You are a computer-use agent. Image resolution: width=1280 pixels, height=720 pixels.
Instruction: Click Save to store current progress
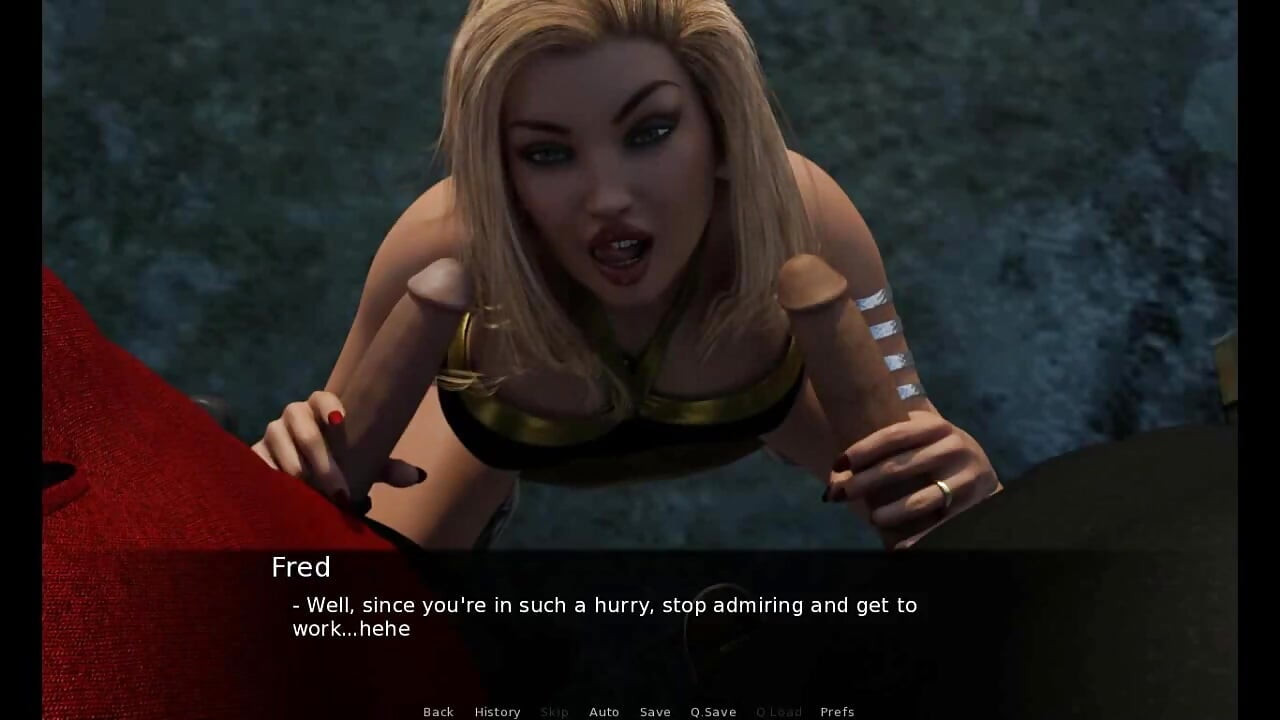pyautogui.click(x=655, y=711)
